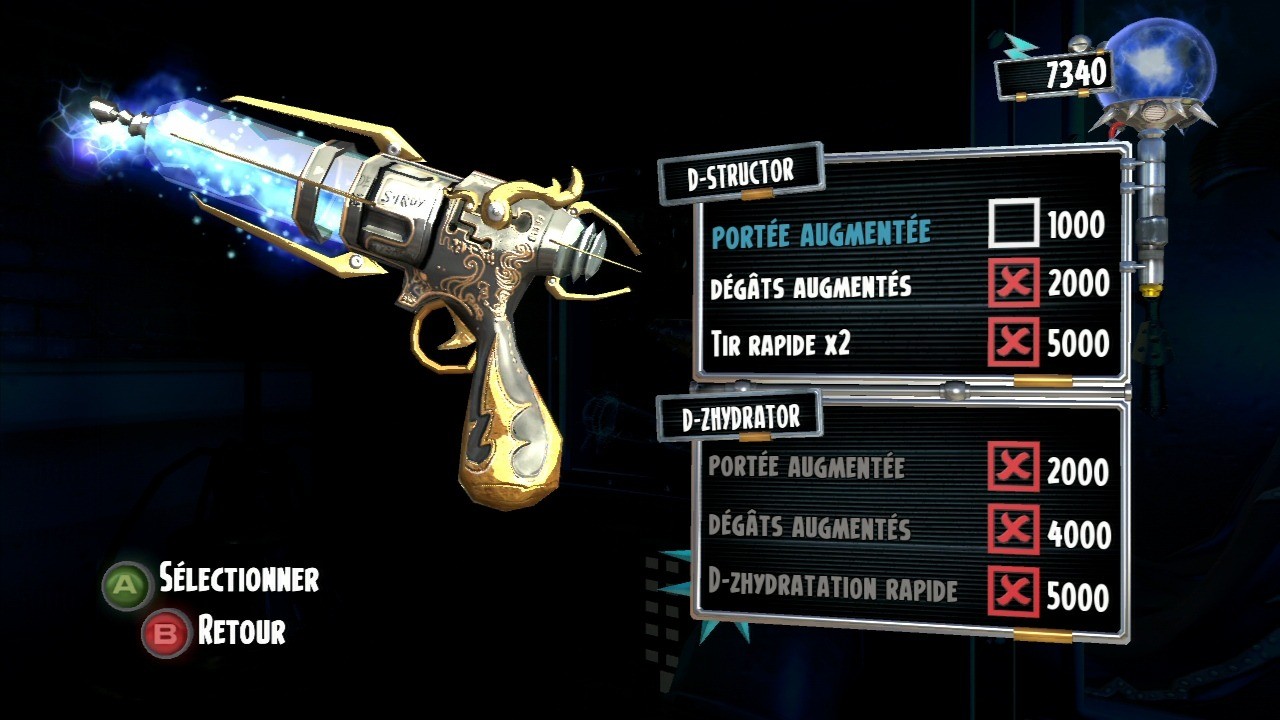
Task: Select the Tir Rapide x2 upgrade
Action: 780,345
